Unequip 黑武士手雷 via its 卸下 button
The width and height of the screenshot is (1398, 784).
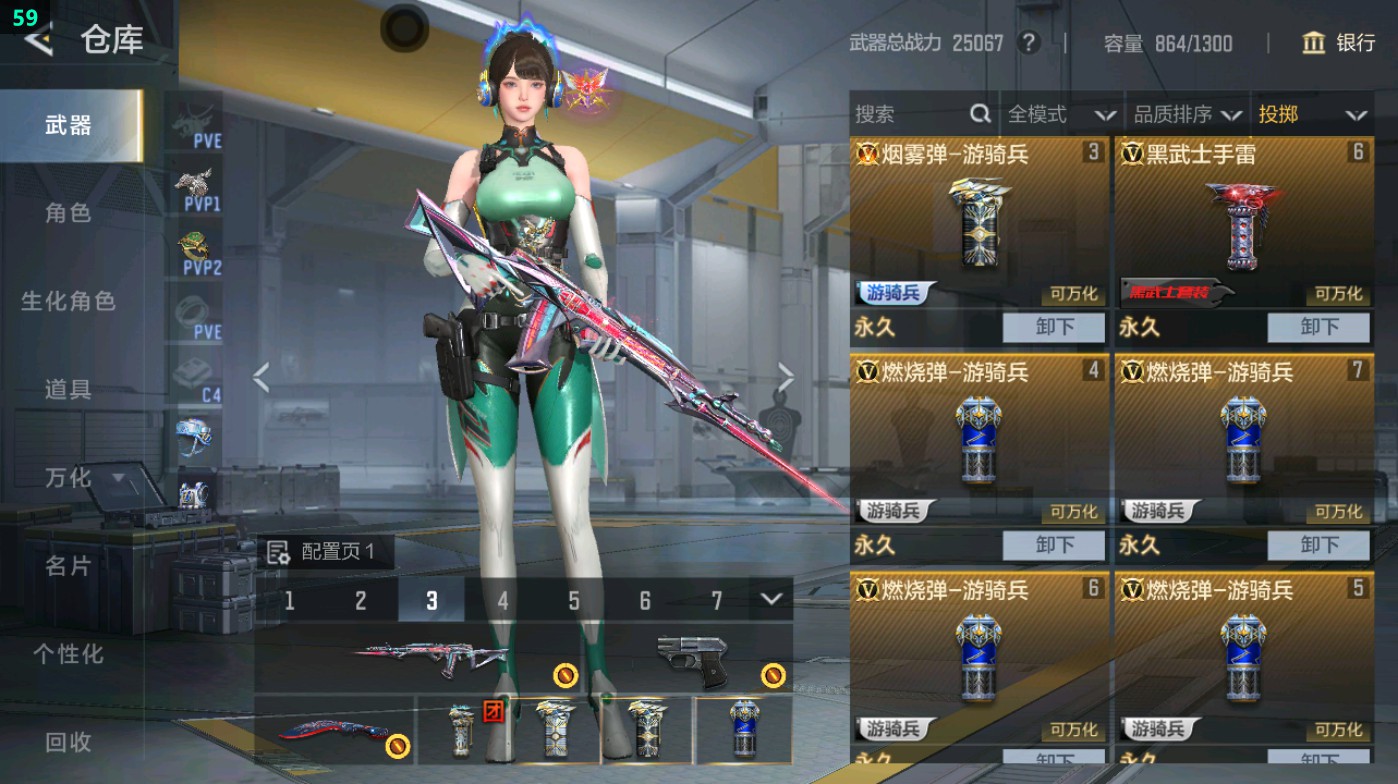pyautogui.click(x=1319, y=326)
